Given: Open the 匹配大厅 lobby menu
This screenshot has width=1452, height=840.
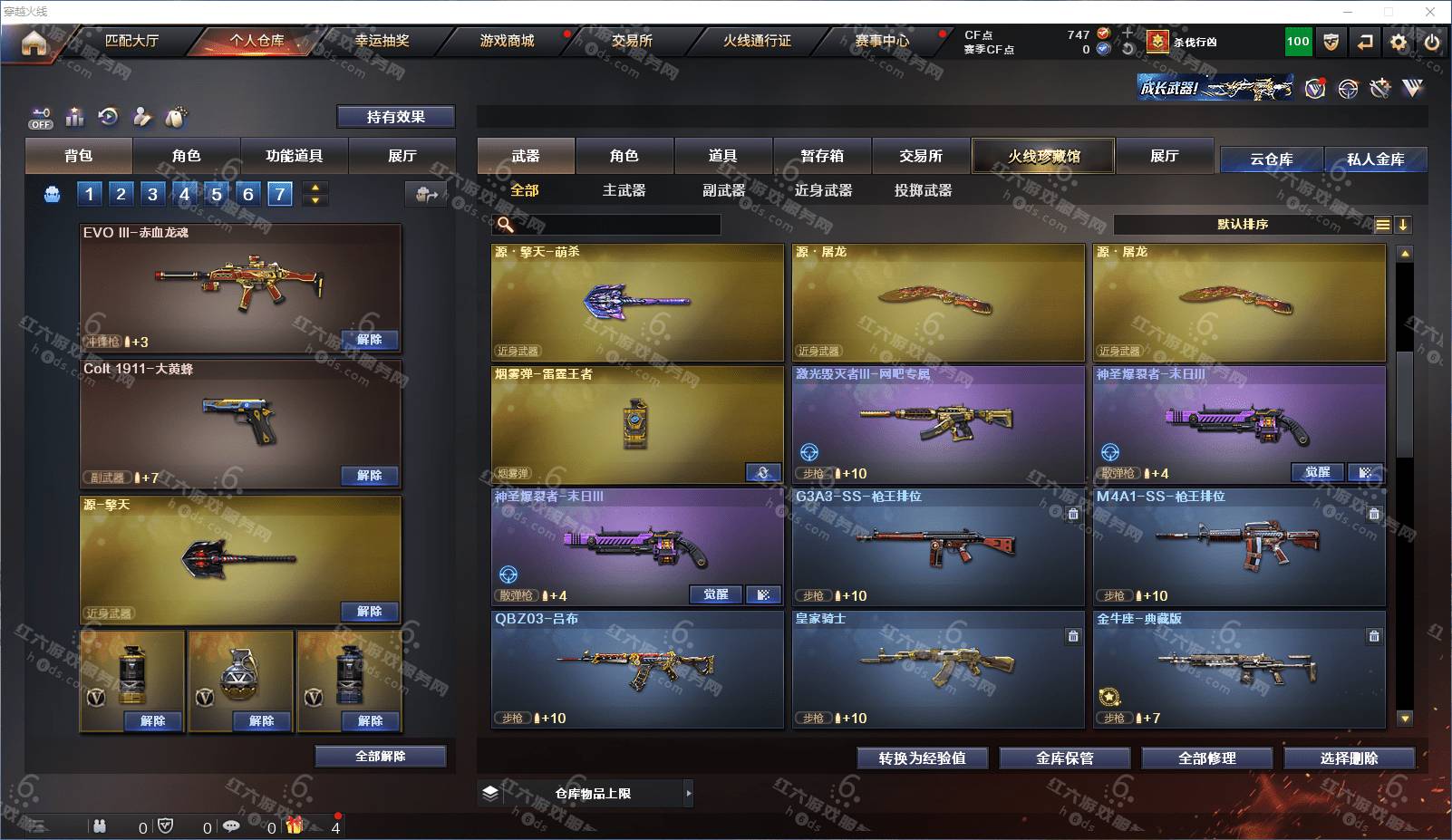Looking at the screenshot, I should [131, 41].
